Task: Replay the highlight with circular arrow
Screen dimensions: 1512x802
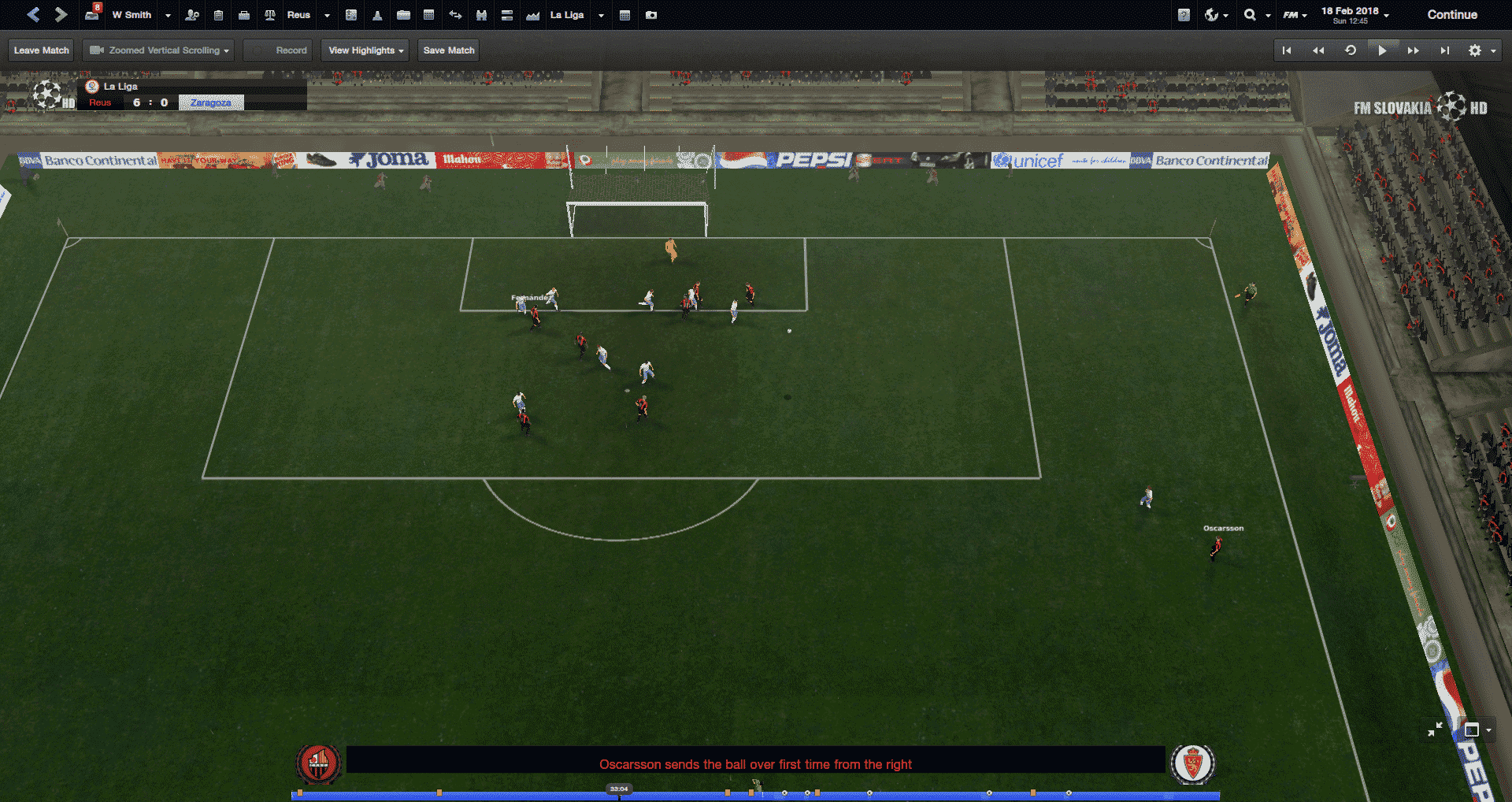Action: click(x=1351, y=50)
